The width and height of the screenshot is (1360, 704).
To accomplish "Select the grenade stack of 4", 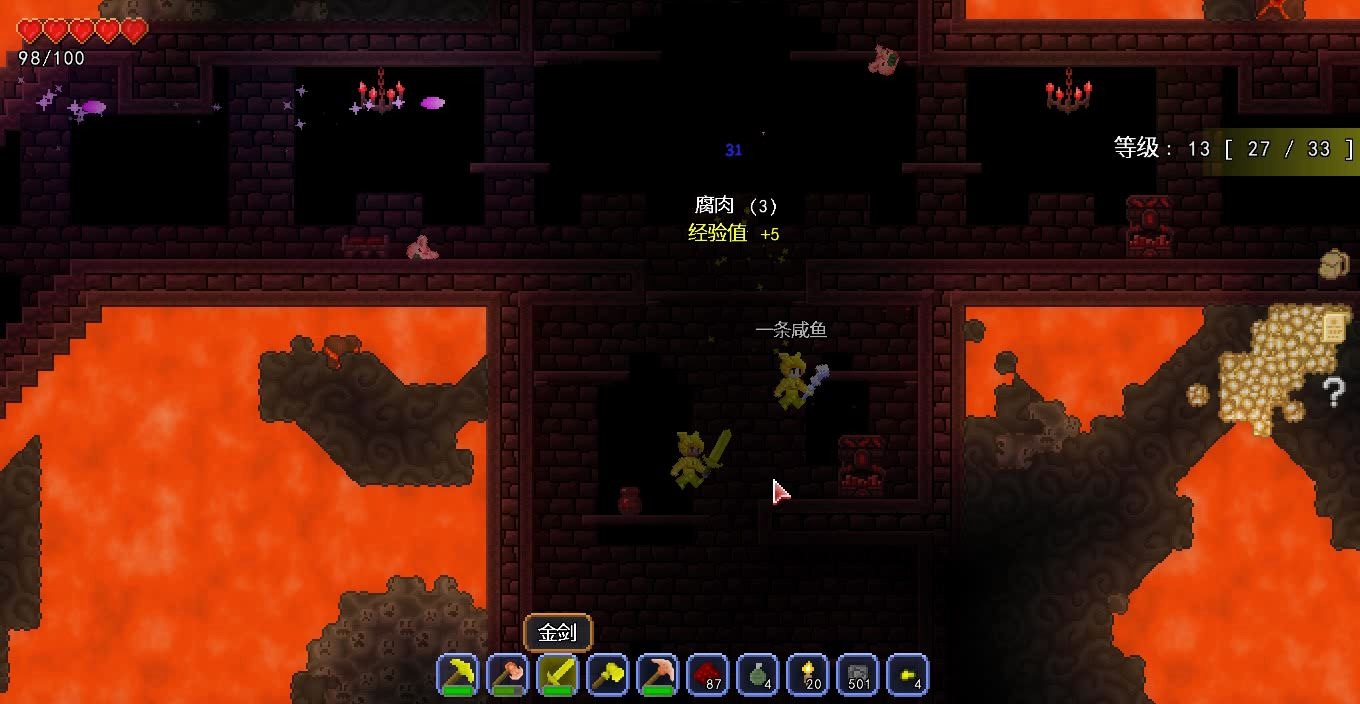I will (x=758, y=675).
